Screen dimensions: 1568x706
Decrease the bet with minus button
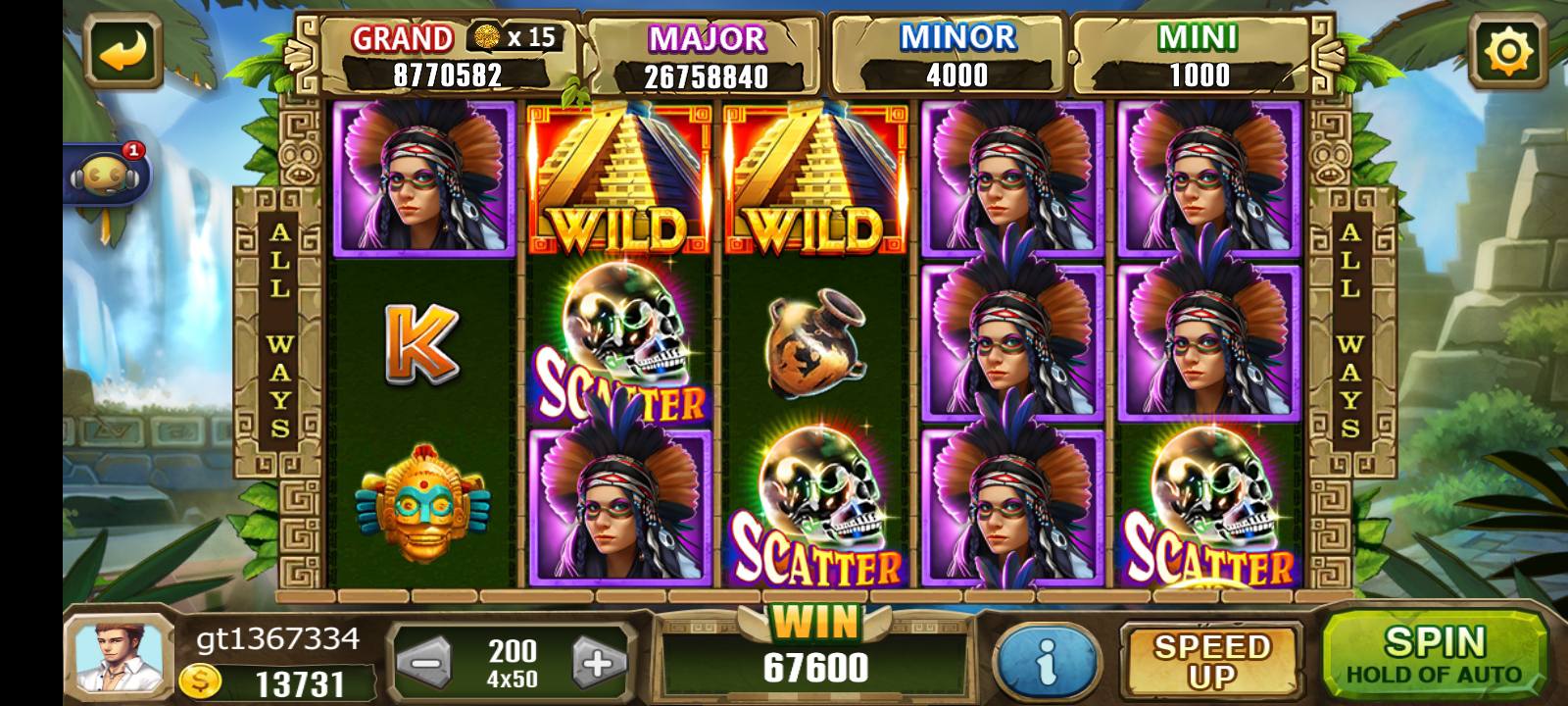(424, 663)
